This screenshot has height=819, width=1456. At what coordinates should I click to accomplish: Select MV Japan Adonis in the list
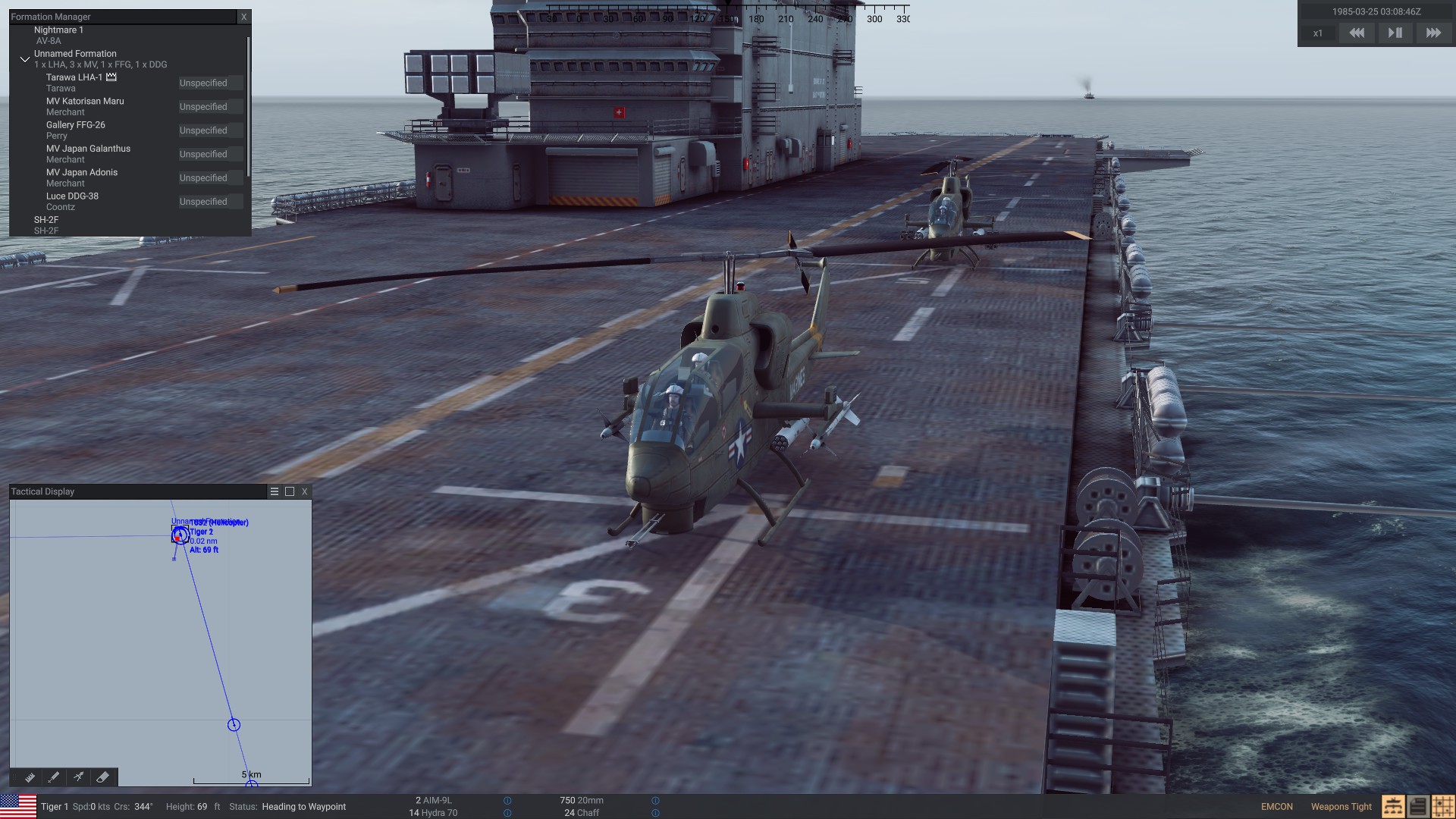[x=82, y=172]
